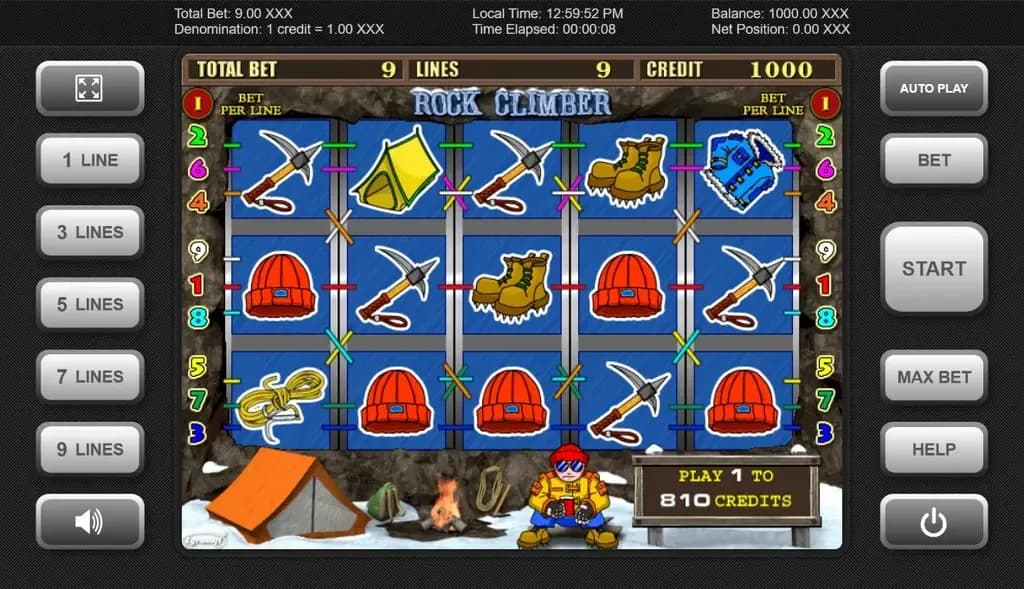Turn on AUTO PLAY
Image resolution: width=1024 pixels, height=589 pixels.
[x=933, y=88]
